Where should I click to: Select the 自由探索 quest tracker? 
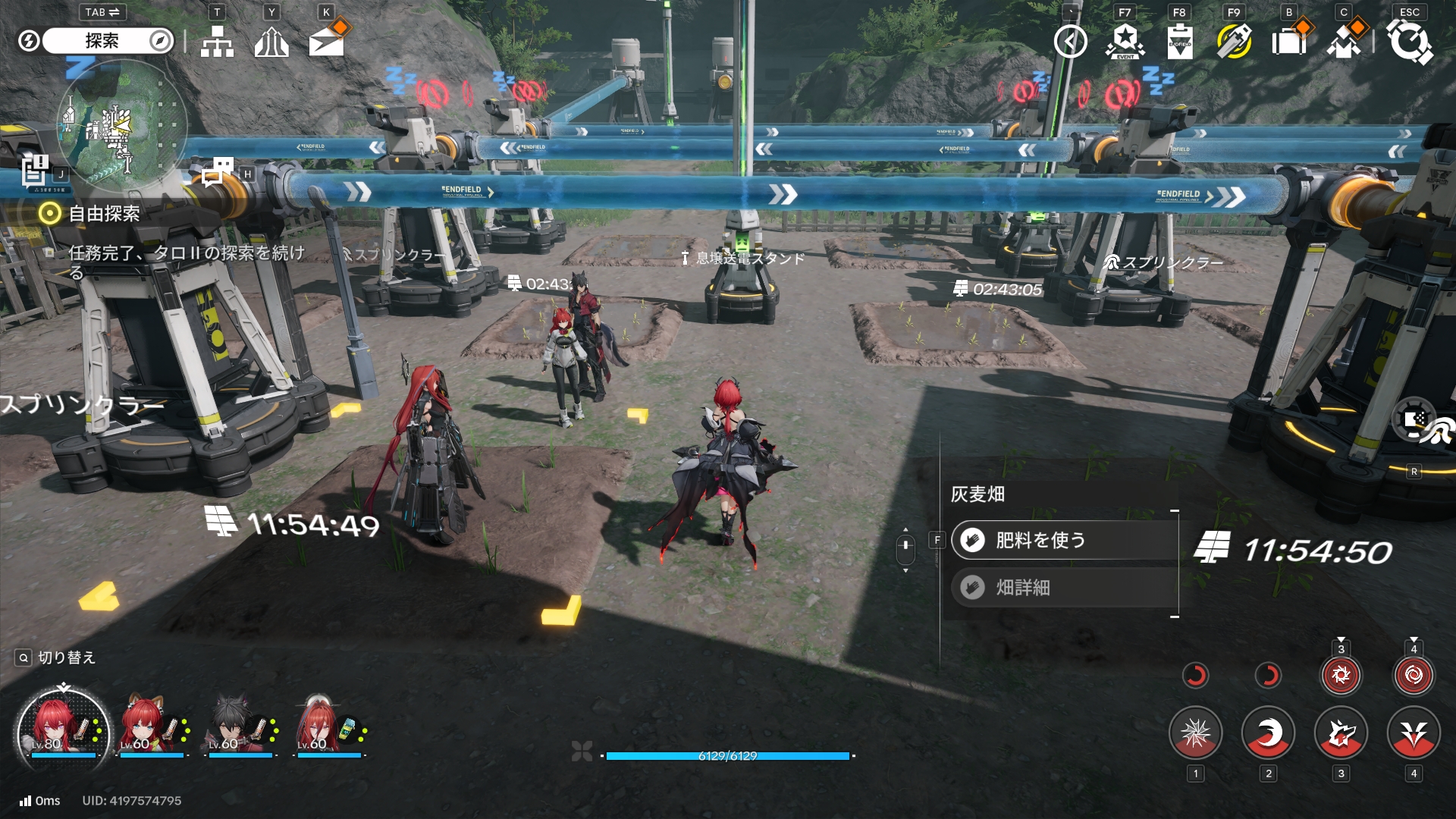(104, 214)
